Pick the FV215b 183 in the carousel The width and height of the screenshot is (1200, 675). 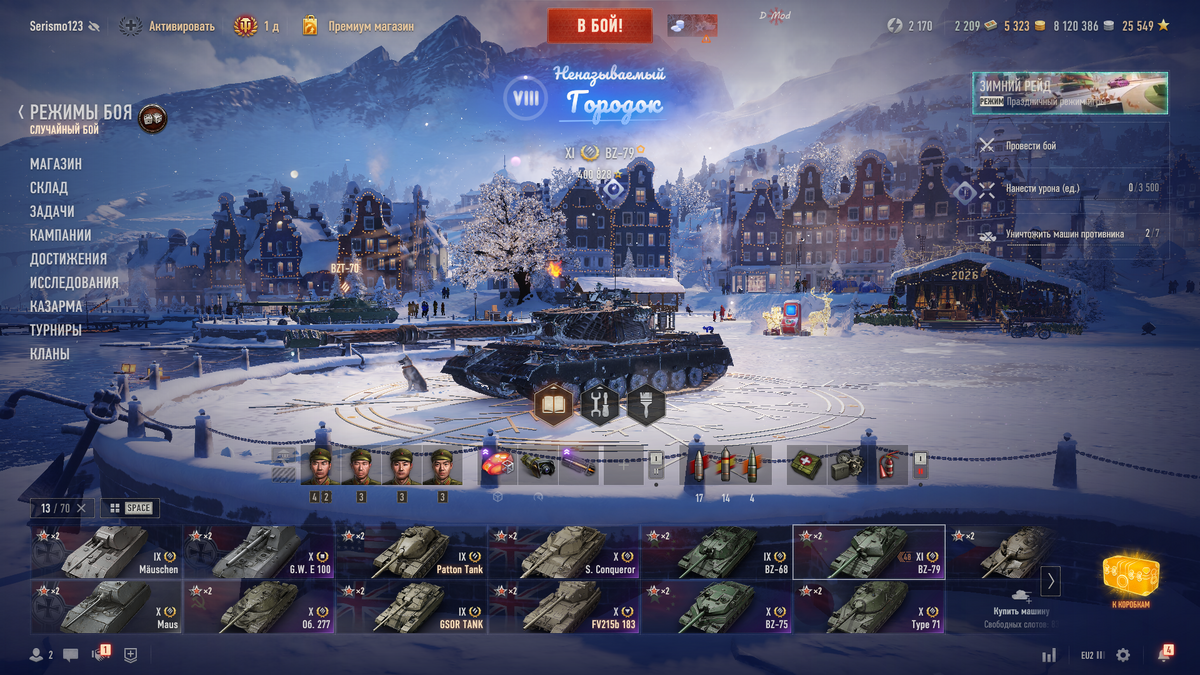(563, 607)
